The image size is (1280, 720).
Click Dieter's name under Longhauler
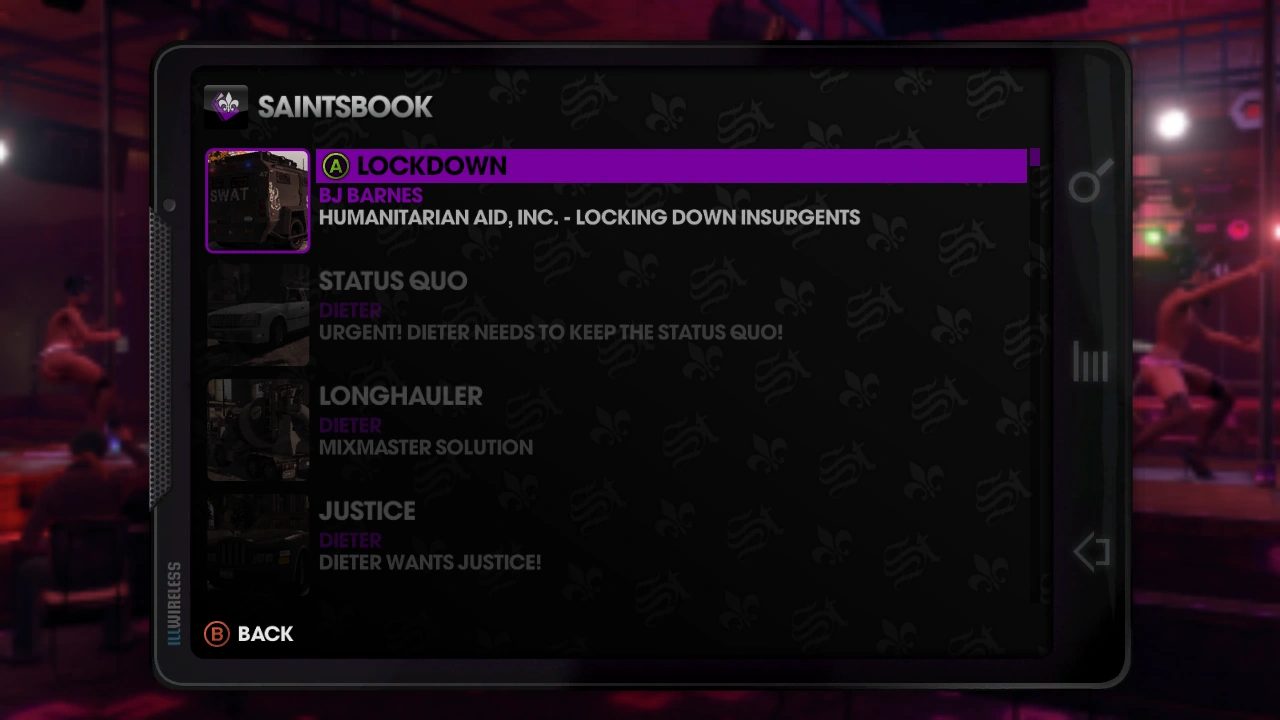[x=349, y=425]
